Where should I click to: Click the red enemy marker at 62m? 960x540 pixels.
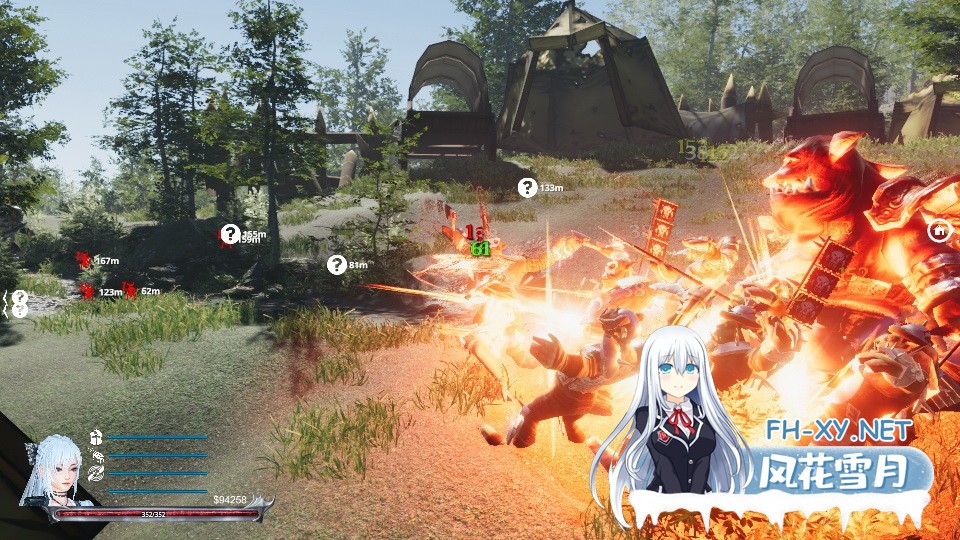(130, 290)
